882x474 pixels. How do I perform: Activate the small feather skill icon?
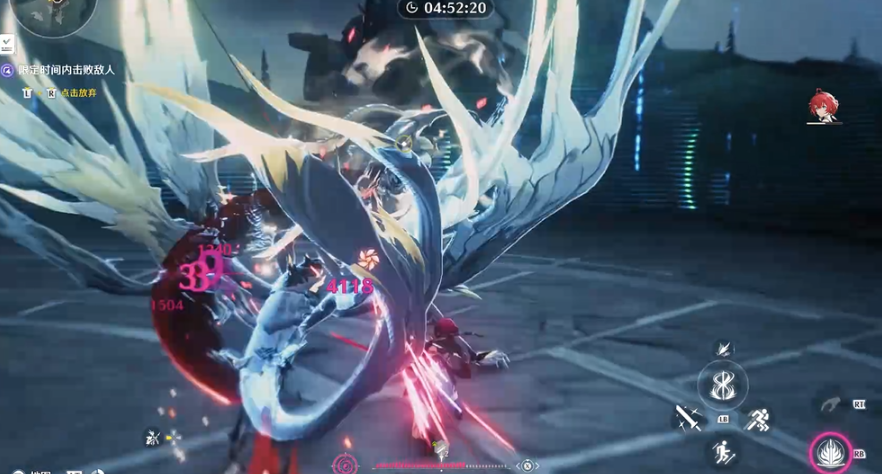(x=724, y=347)
